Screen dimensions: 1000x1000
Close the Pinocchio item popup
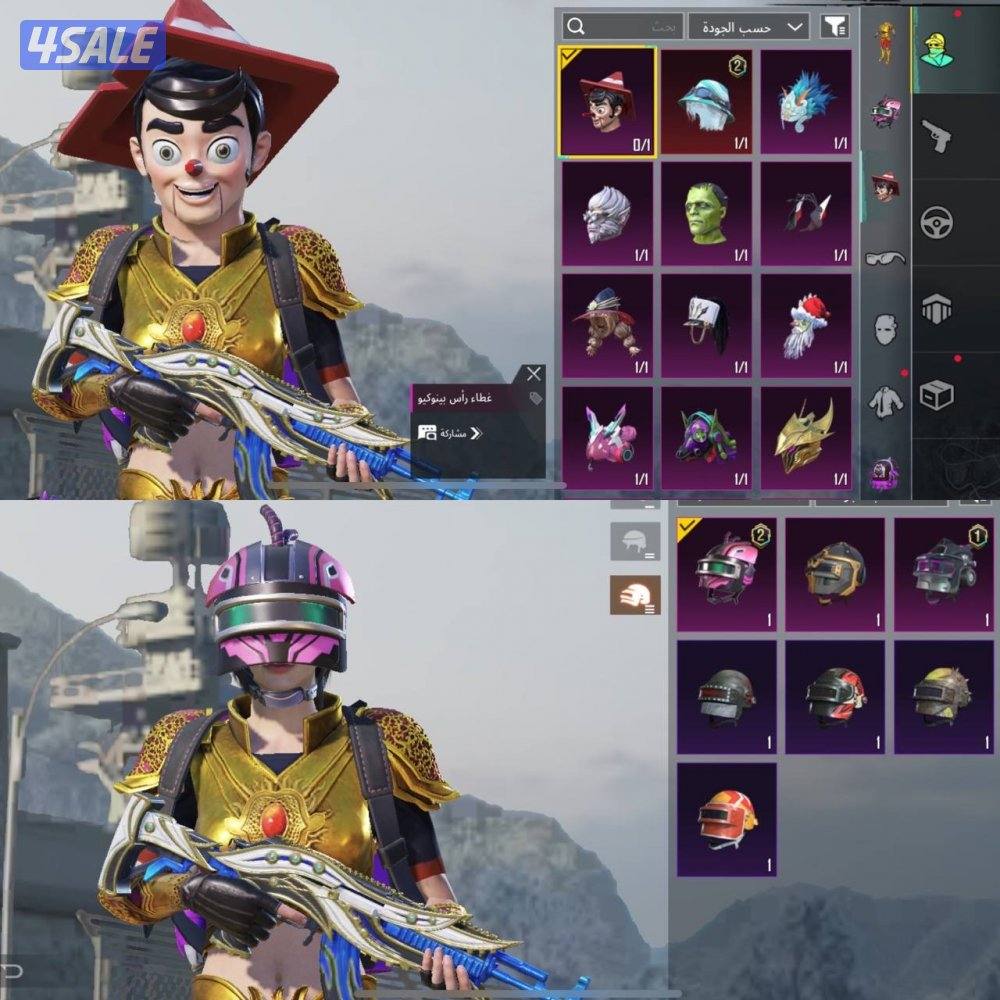pos(534,374)
